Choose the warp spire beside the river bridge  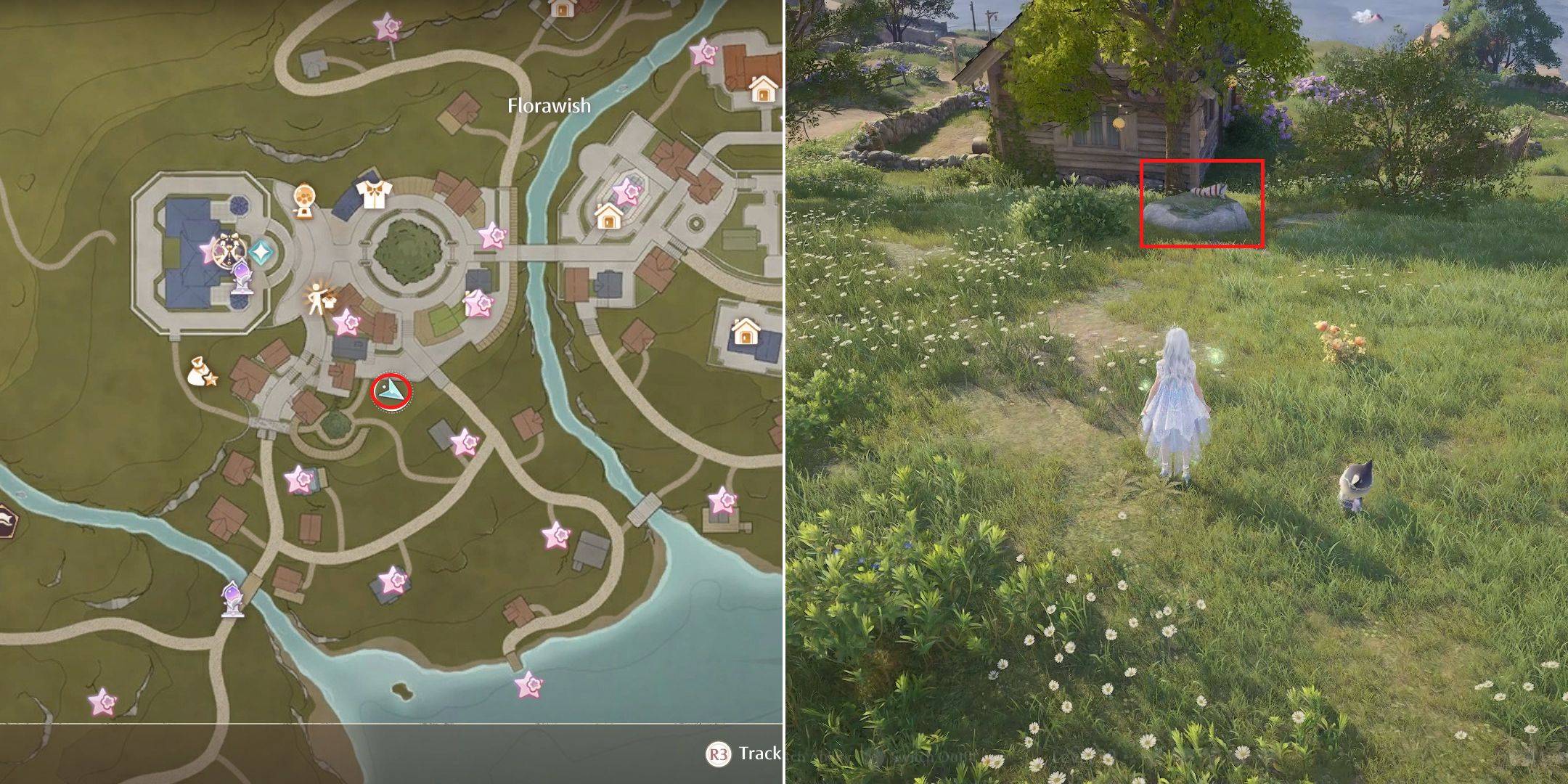tap(233, 600)
